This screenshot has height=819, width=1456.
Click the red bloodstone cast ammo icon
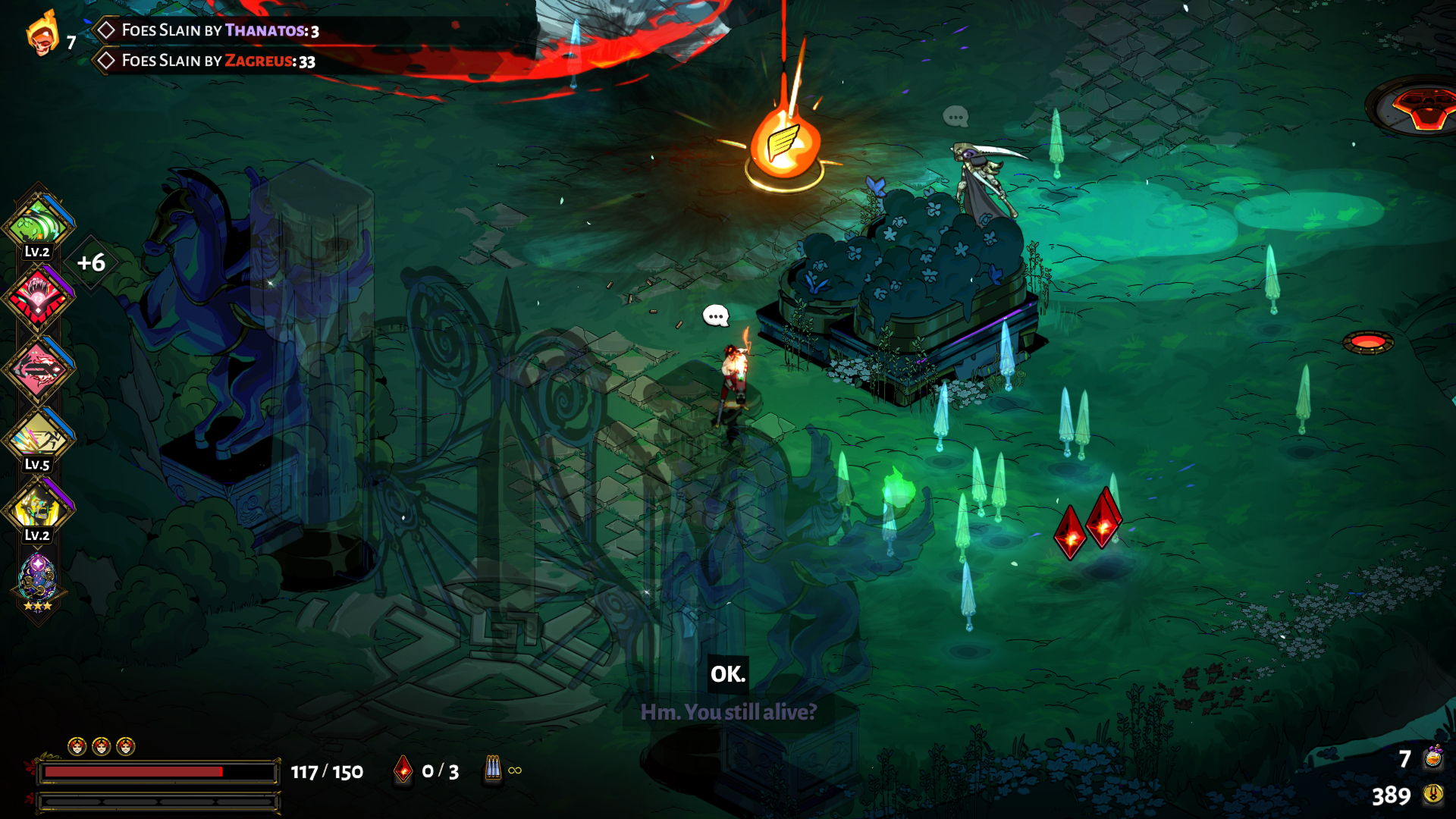click(403, 770)
